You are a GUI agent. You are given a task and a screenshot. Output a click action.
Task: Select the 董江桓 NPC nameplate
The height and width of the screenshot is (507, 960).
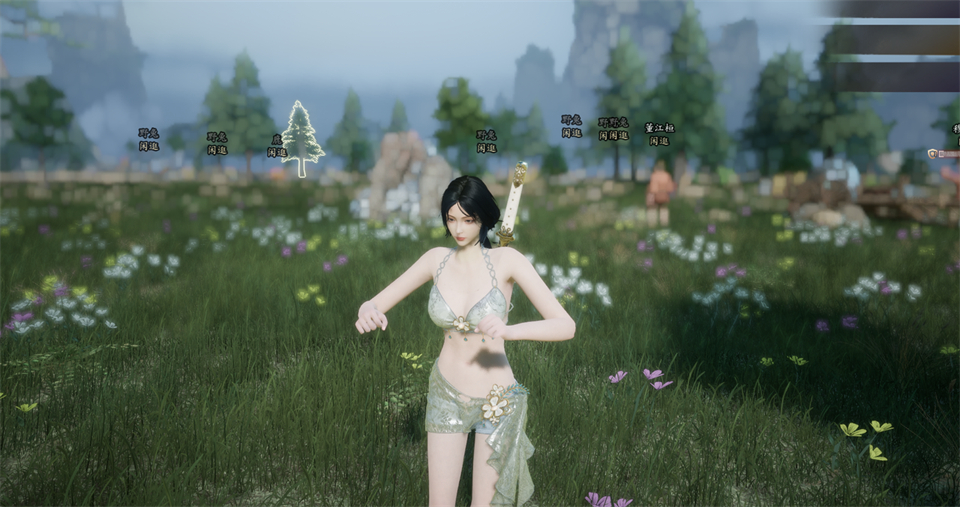pyautogui.click(x=659, y=128)
